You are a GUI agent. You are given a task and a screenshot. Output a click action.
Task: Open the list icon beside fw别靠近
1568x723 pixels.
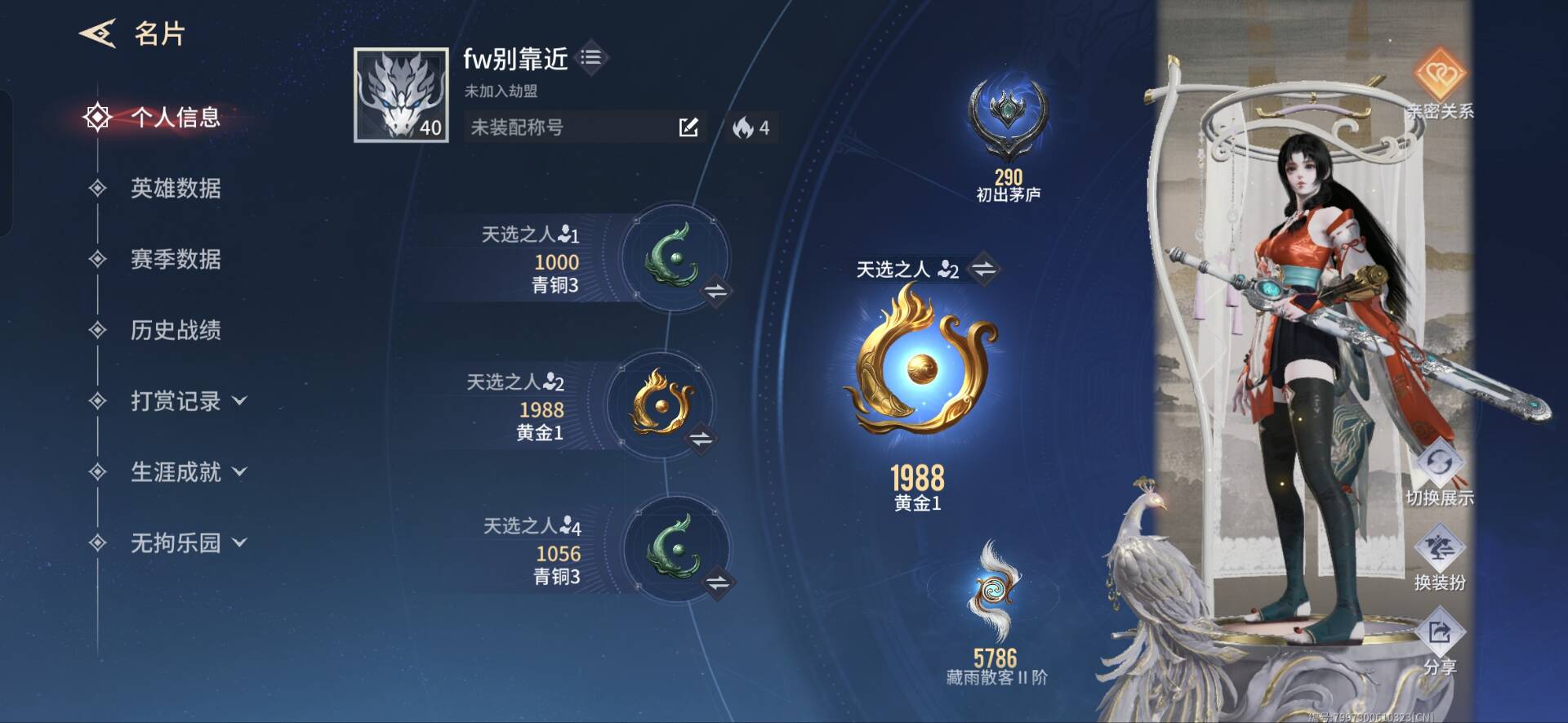coord(592,57)
